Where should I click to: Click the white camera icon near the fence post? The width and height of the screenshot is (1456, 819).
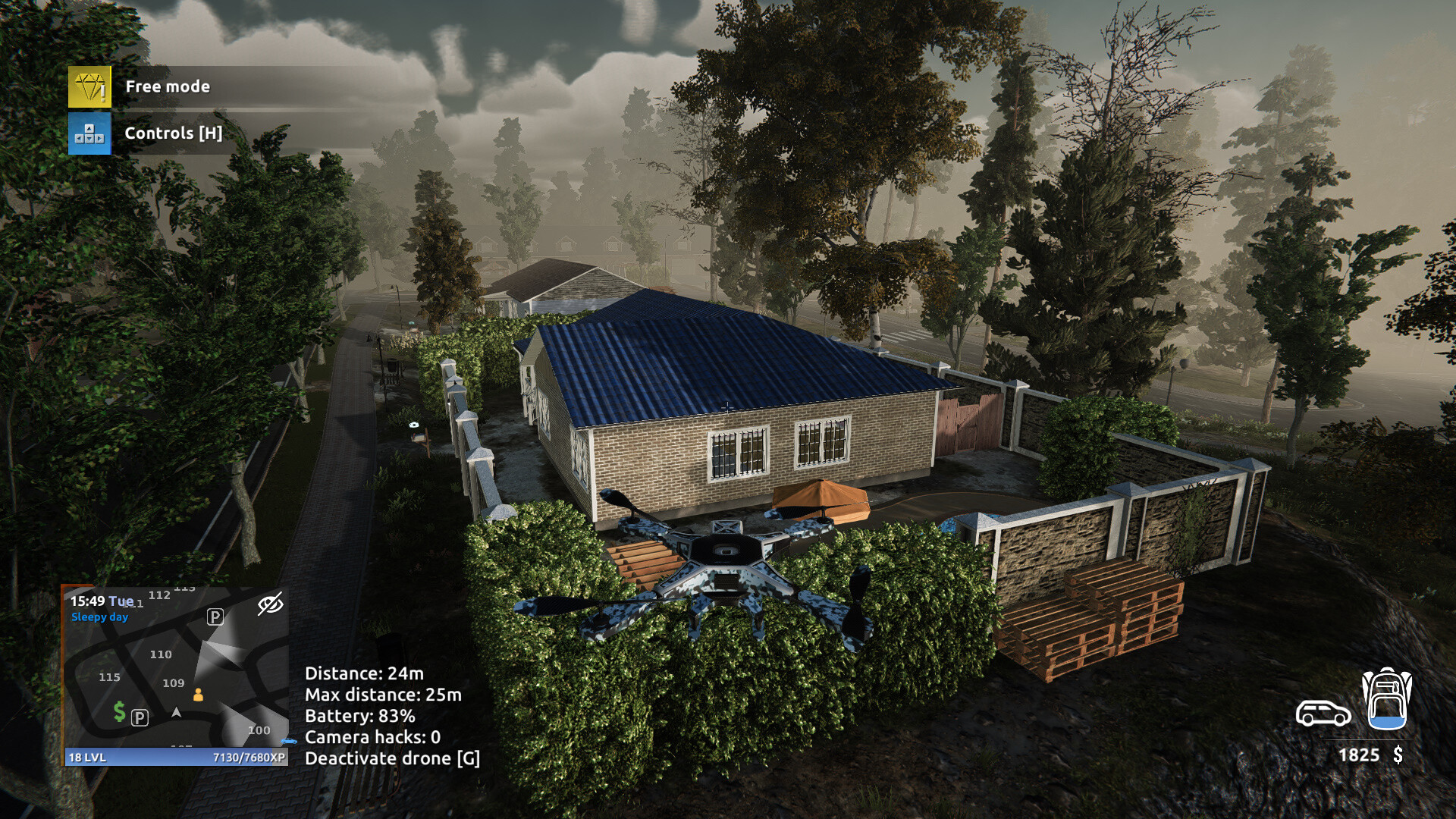tap(414, 425)
